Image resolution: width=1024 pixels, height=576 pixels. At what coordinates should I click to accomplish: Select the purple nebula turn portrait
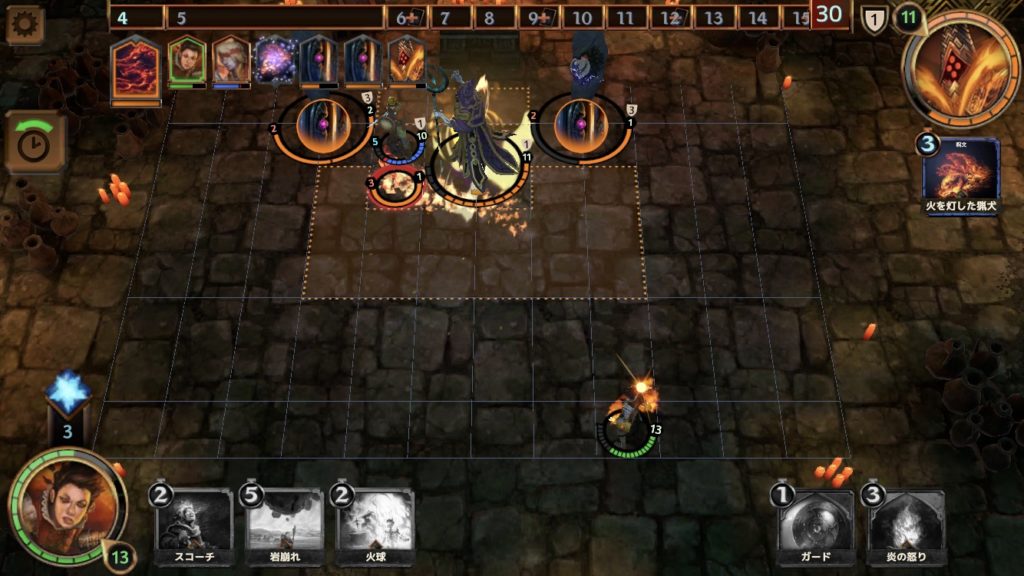pyautogui.click(x=273, y=61)
